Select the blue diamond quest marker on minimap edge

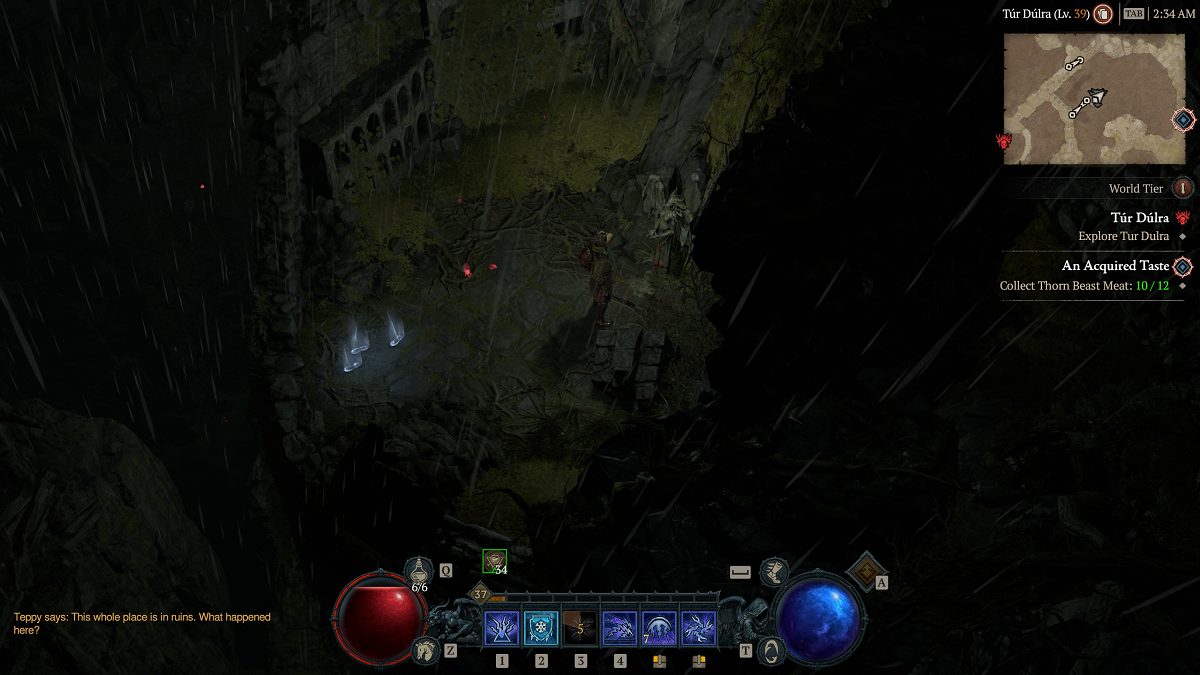click(1183, 120)
